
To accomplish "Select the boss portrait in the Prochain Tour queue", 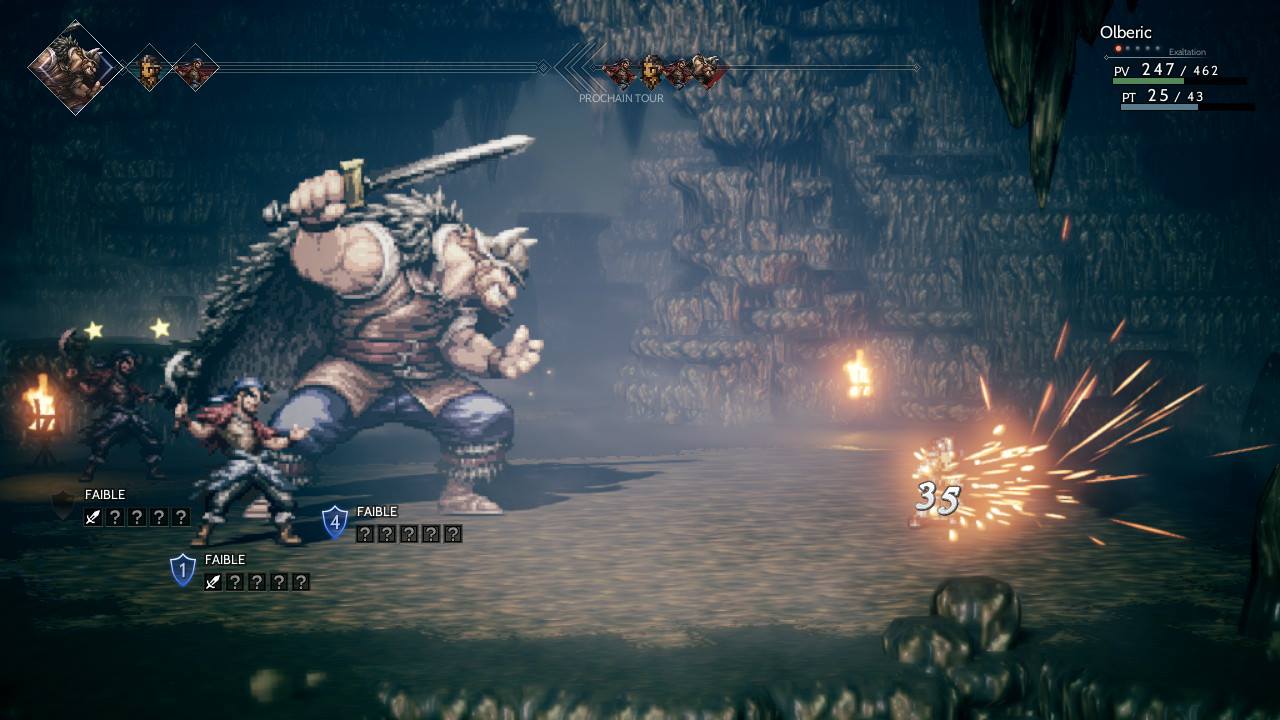I will [706, 70].
